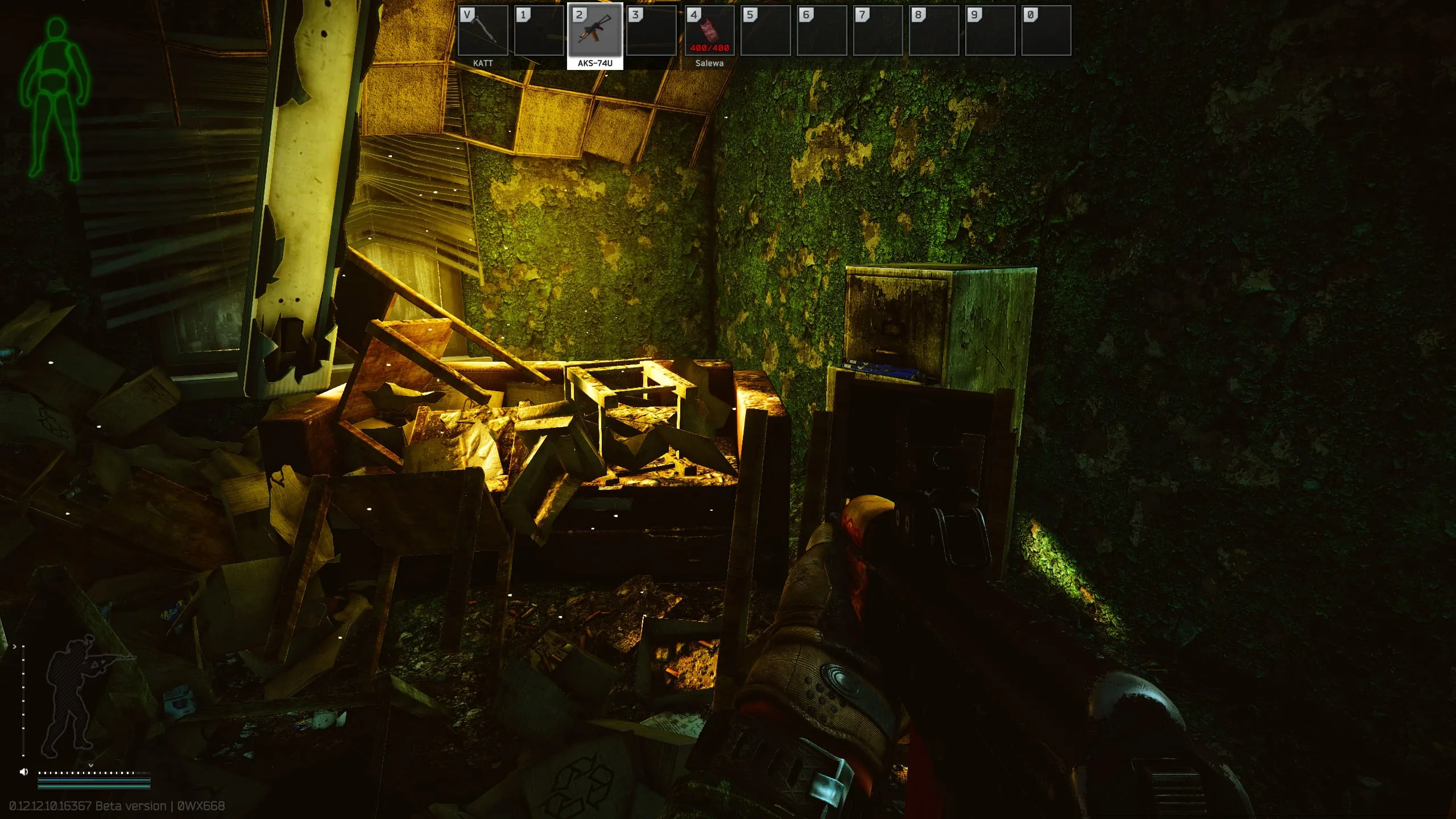The width and height of the screenshot is (1456, 819).
Task: Click the speaker noise level icon
Action: tap(24, 772)
